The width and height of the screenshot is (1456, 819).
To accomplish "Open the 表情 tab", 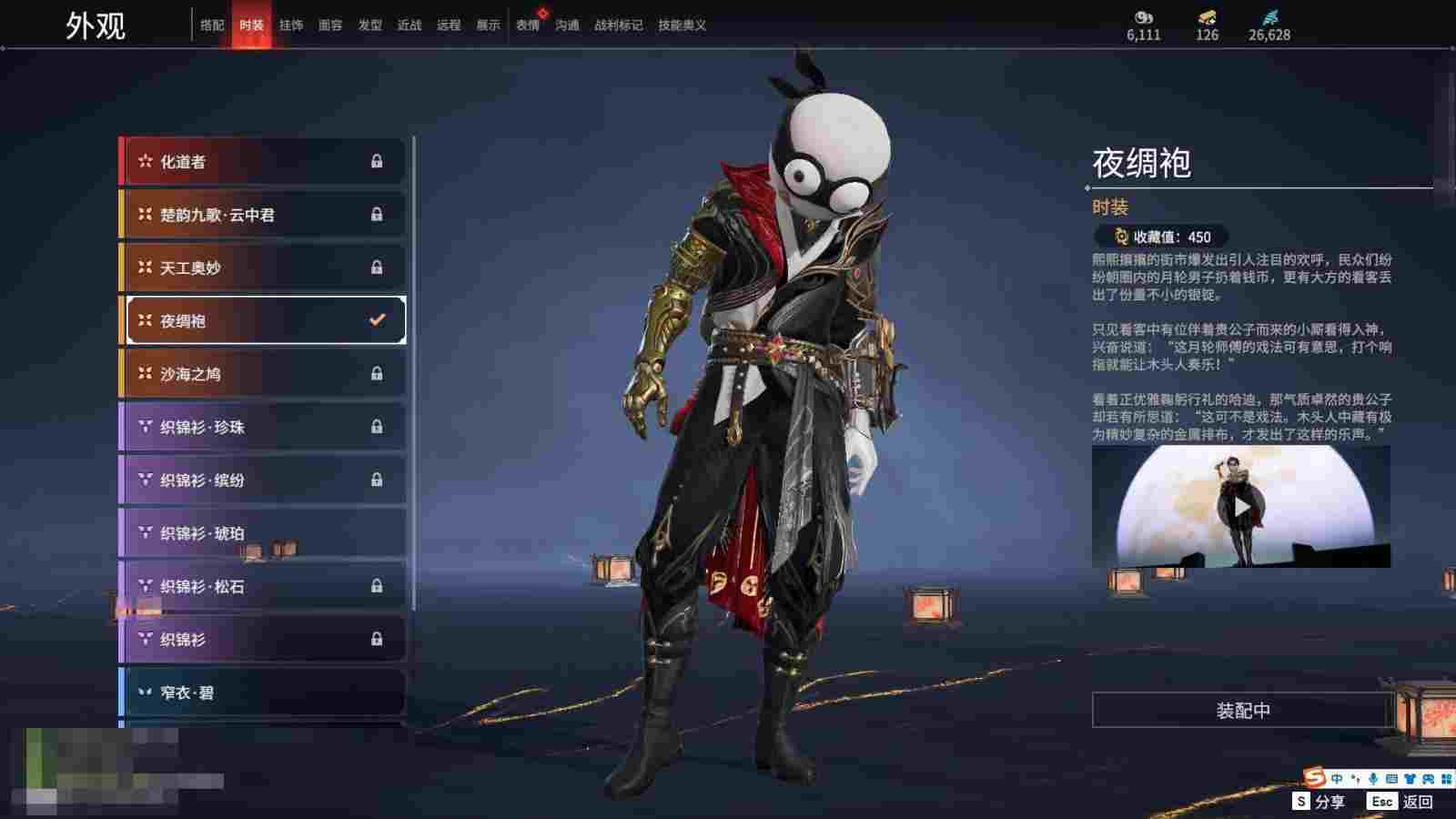I will point(528,25).
